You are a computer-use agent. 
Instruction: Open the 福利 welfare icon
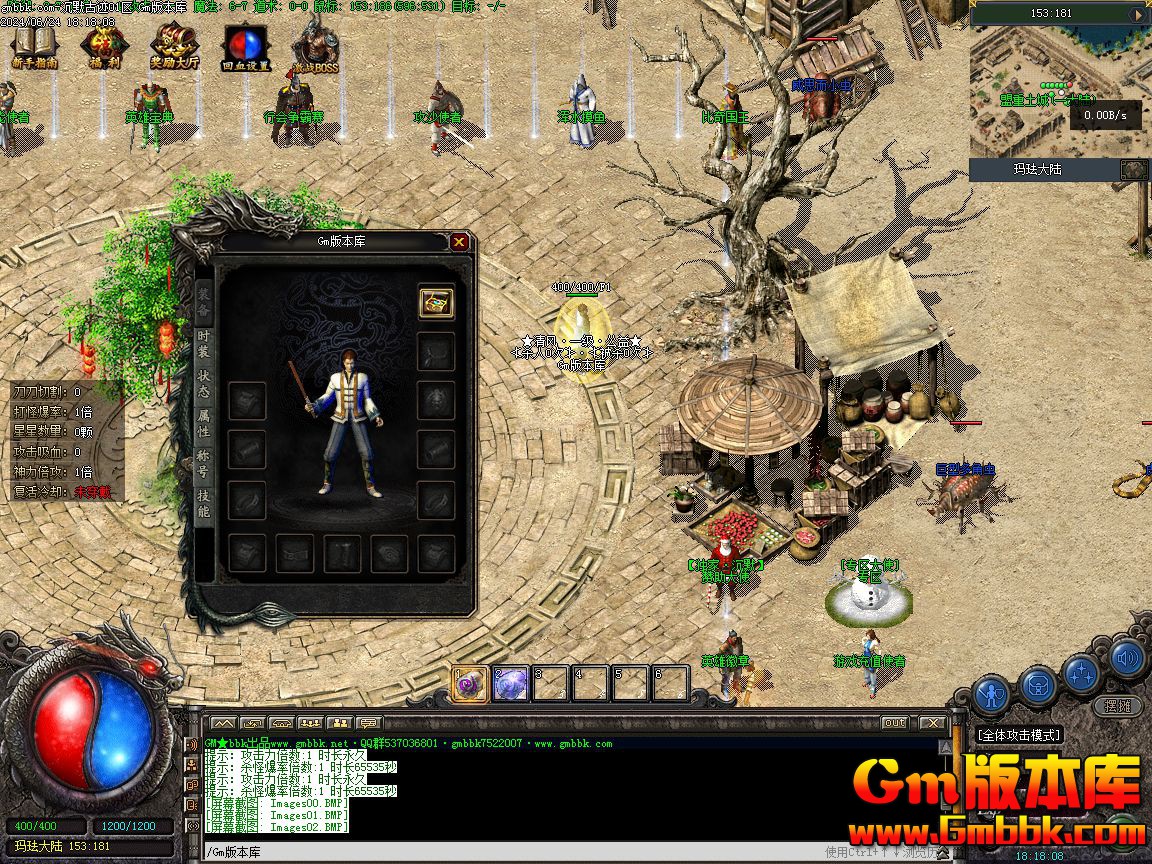[102, 45]
